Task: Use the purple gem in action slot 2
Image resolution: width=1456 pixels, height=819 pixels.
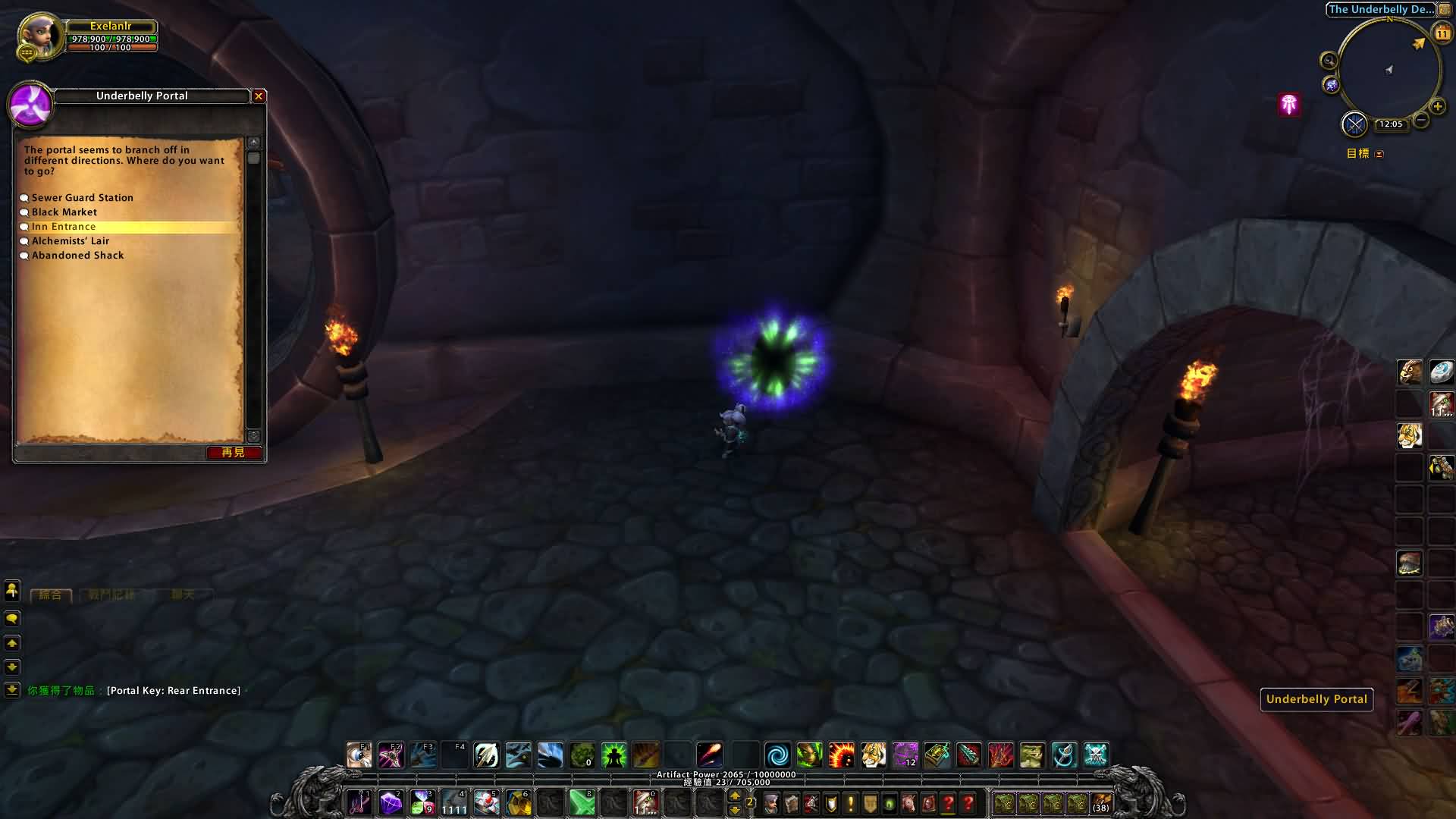Action: click(x=391, y=802)
